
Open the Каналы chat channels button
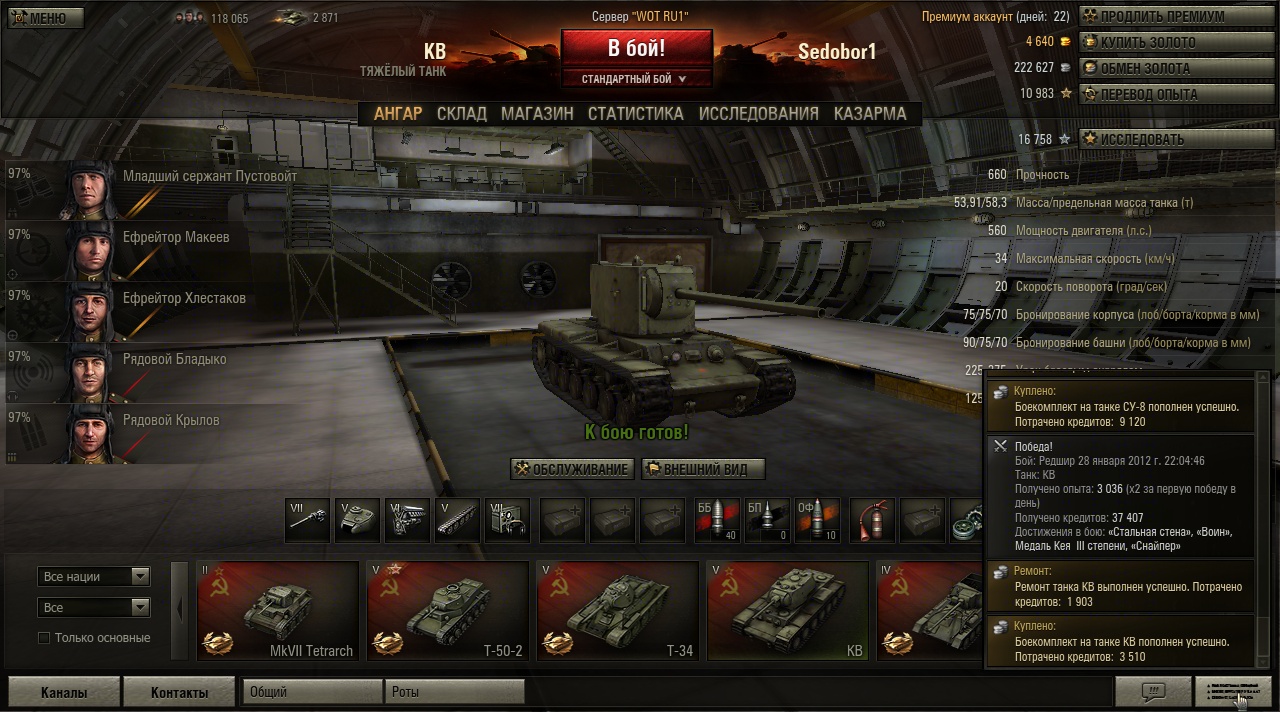tap(64, 692)
